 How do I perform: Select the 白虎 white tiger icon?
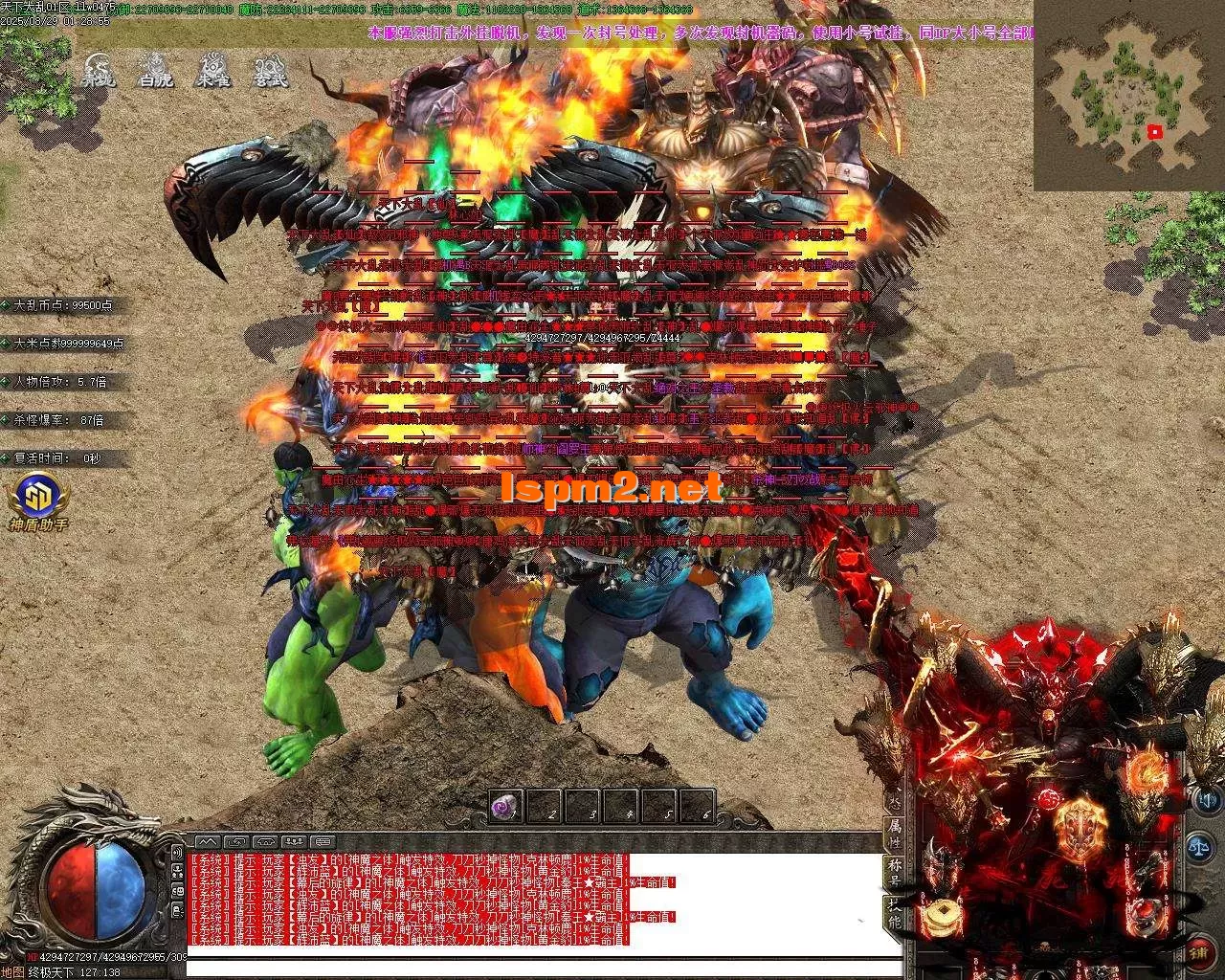click(x=155, y=70)
